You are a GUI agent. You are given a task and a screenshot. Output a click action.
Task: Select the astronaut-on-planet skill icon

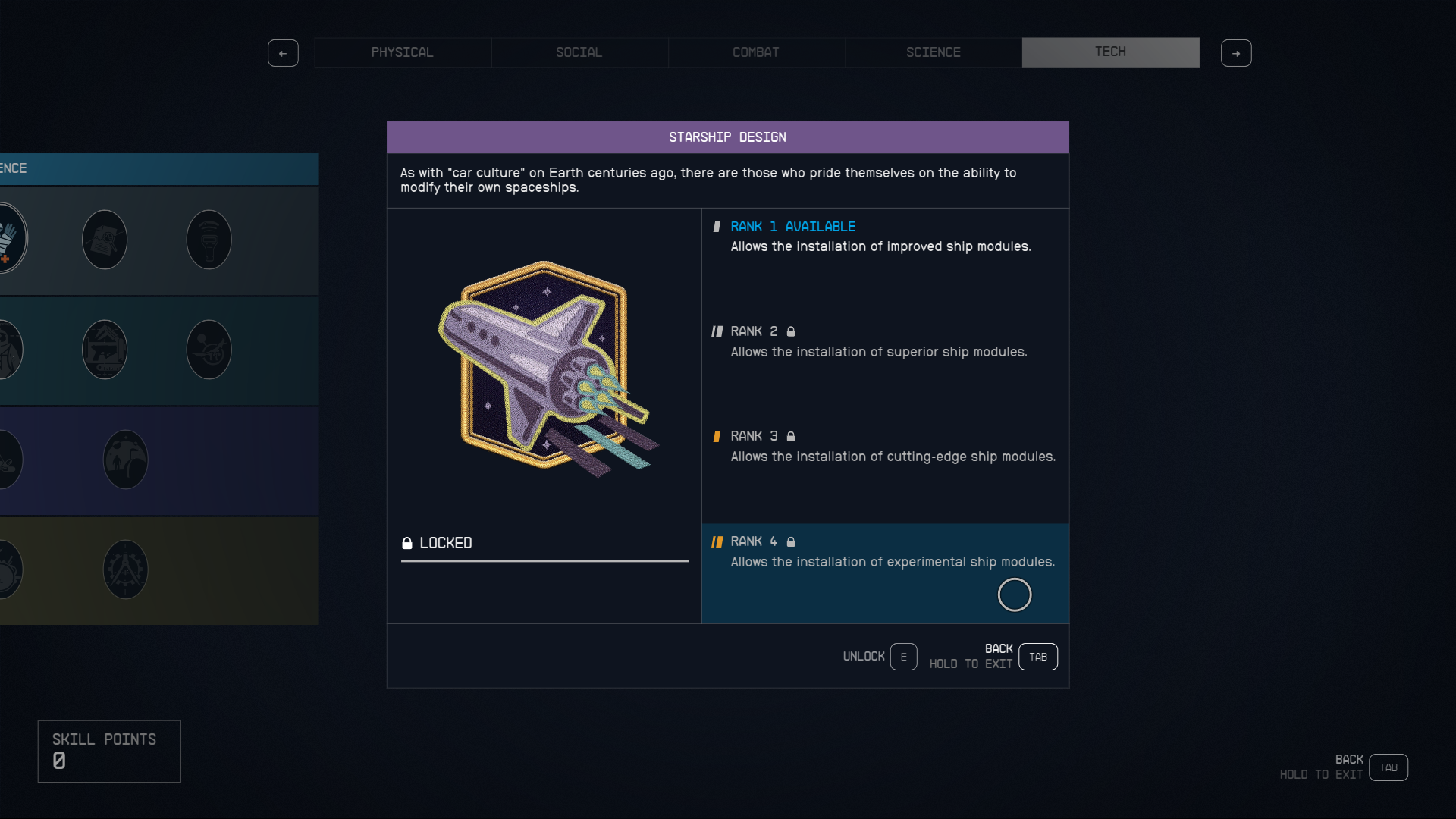coord(125,459)
